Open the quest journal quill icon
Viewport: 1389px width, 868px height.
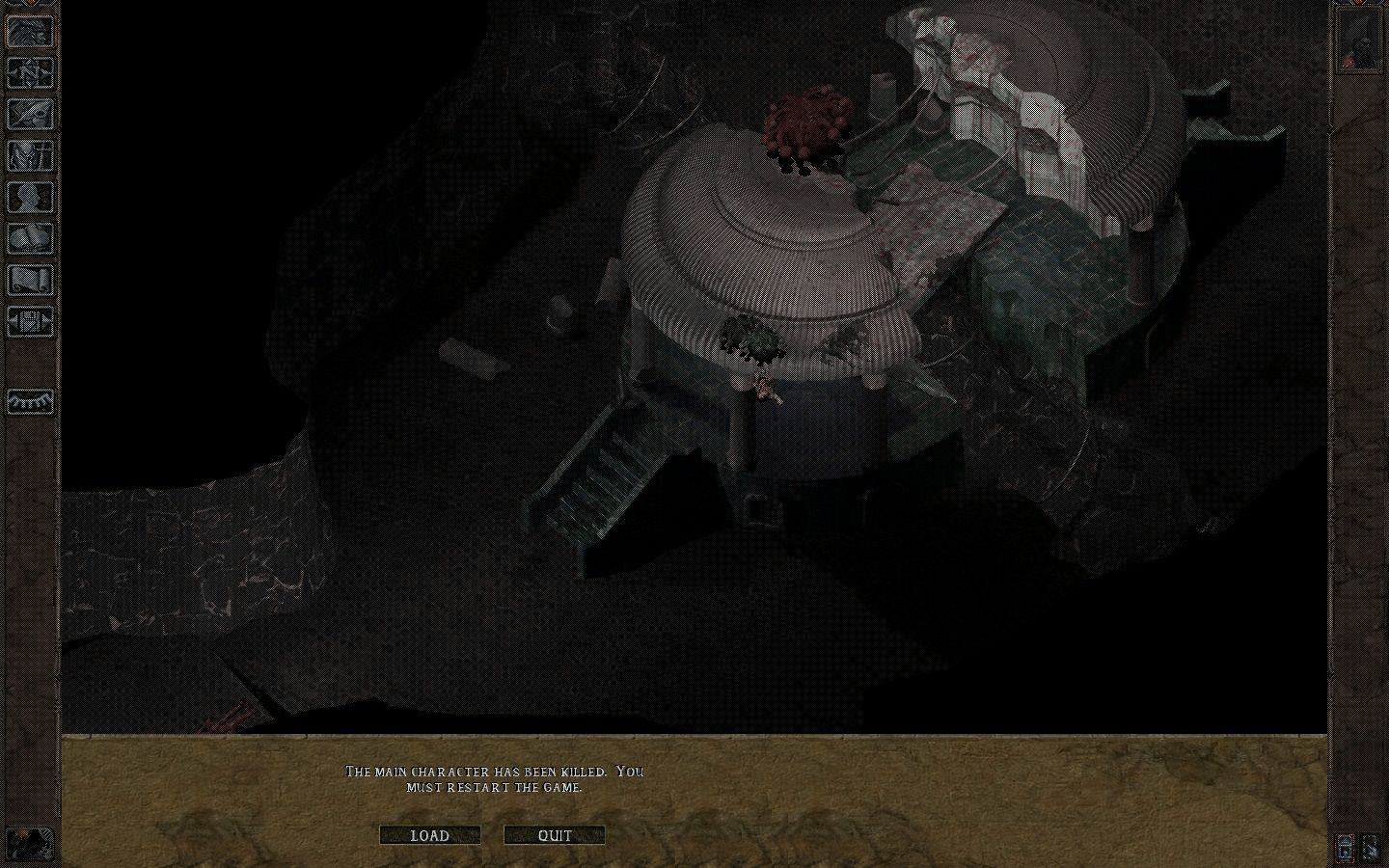(x=30, y=114)
